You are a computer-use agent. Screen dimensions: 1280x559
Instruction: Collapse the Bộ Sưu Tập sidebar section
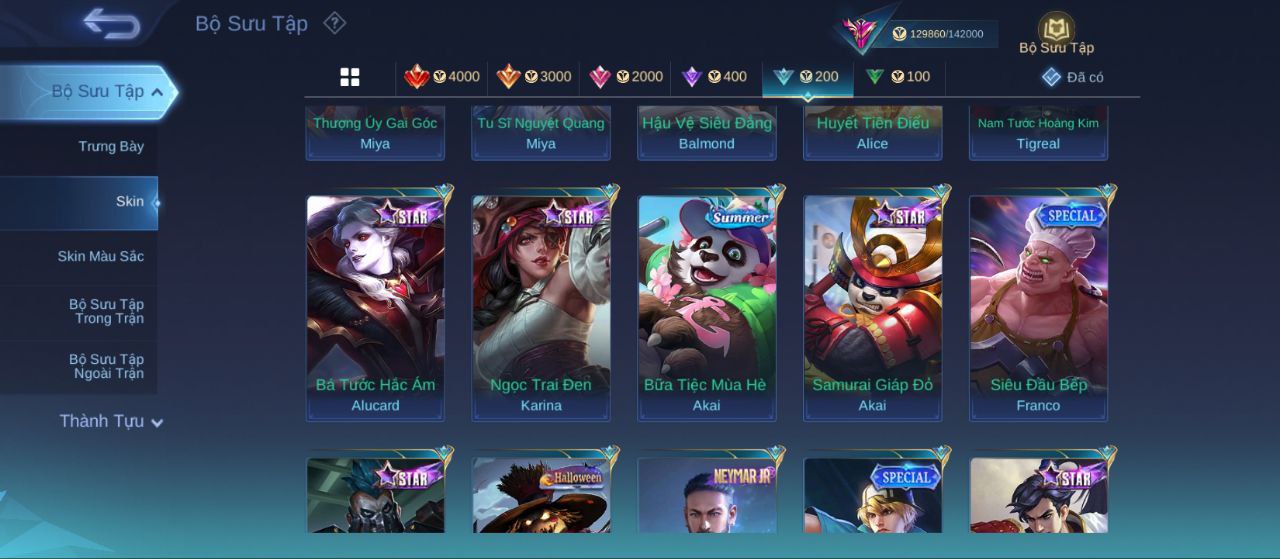click(157, 92)
